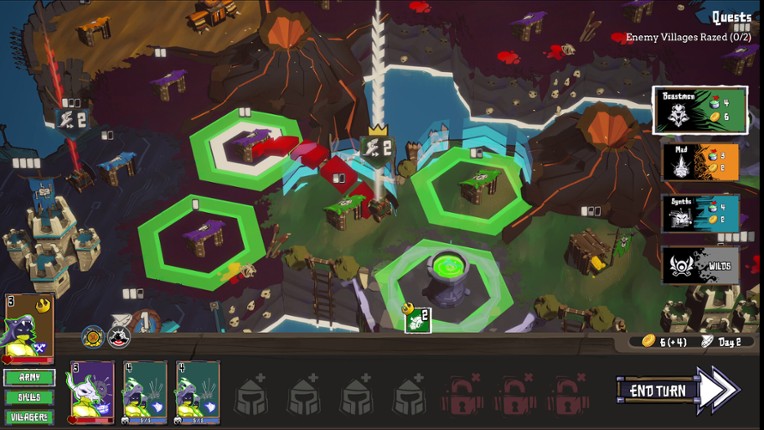Choose the blue faction panel
The height and width of the screenshot is (430, 764).
pos(699,214)
